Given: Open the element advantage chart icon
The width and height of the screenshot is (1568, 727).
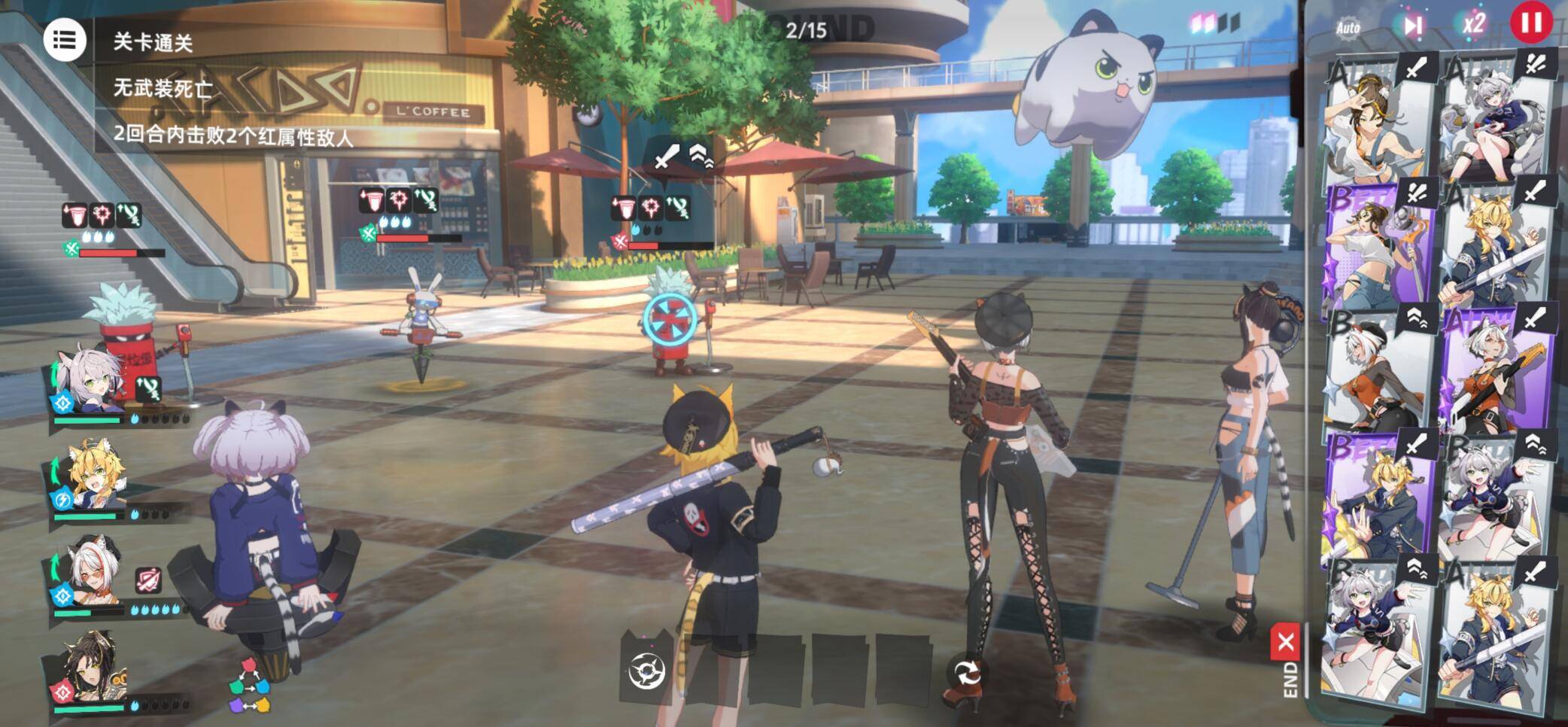Looking at the screenshot, I should (x=250, y=686).
